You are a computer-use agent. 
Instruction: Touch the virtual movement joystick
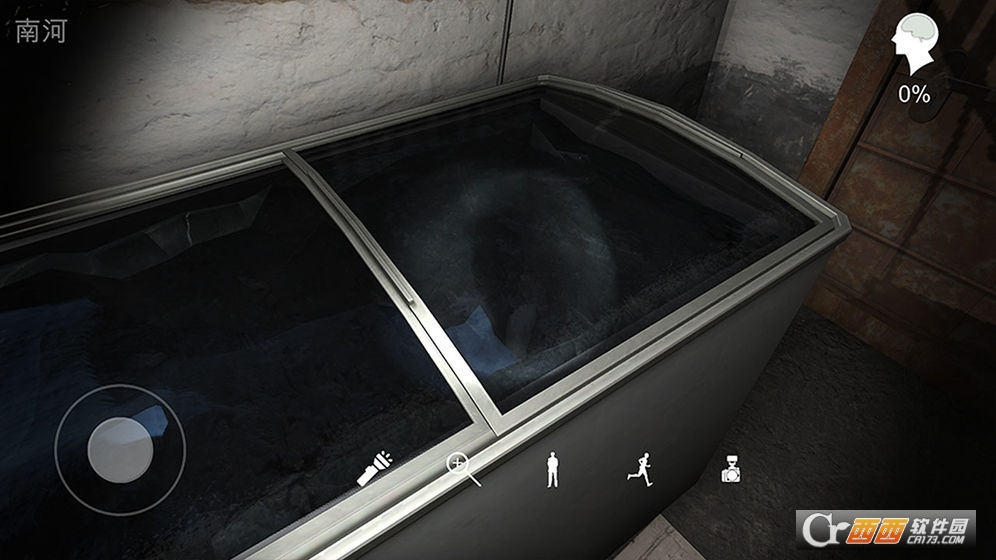(120, 449)
